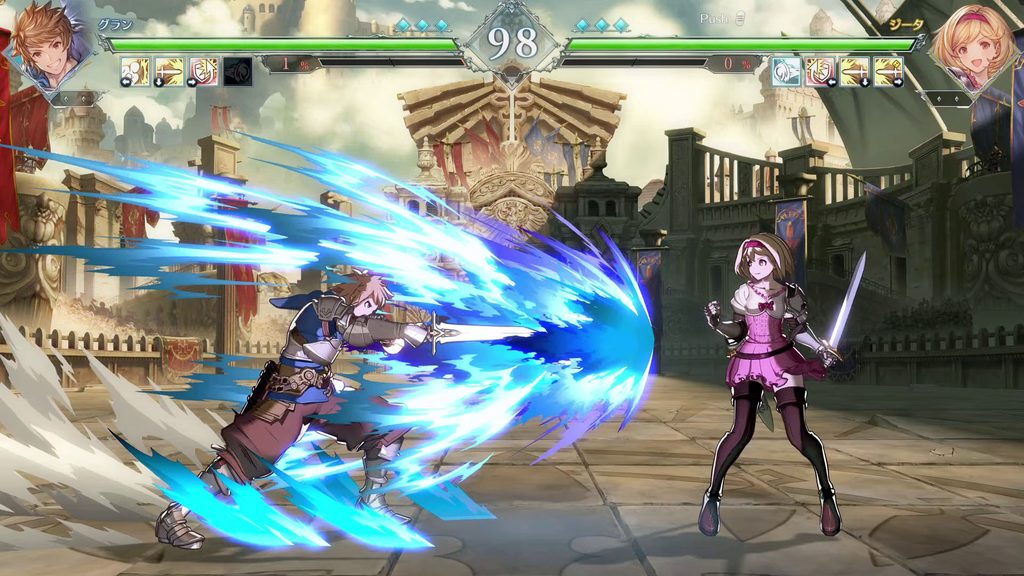1024x576 pixels.
Task: Use Gran's red shield skill icon
Action: pyautogui.click(x=203, y=71)
